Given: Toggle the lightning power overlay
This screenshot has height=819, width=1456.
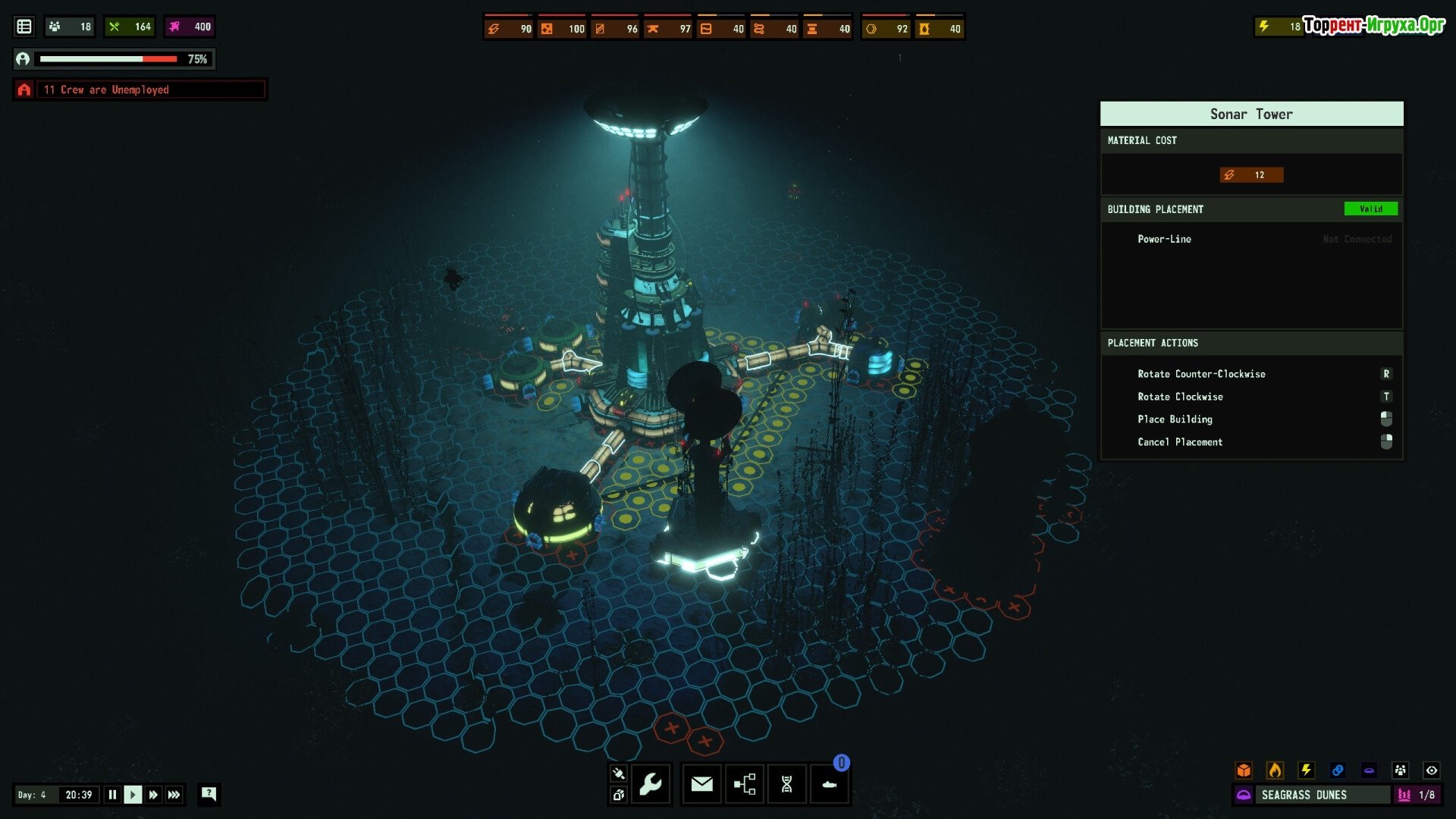Looking at the screenshot, I should (1307, 770).
